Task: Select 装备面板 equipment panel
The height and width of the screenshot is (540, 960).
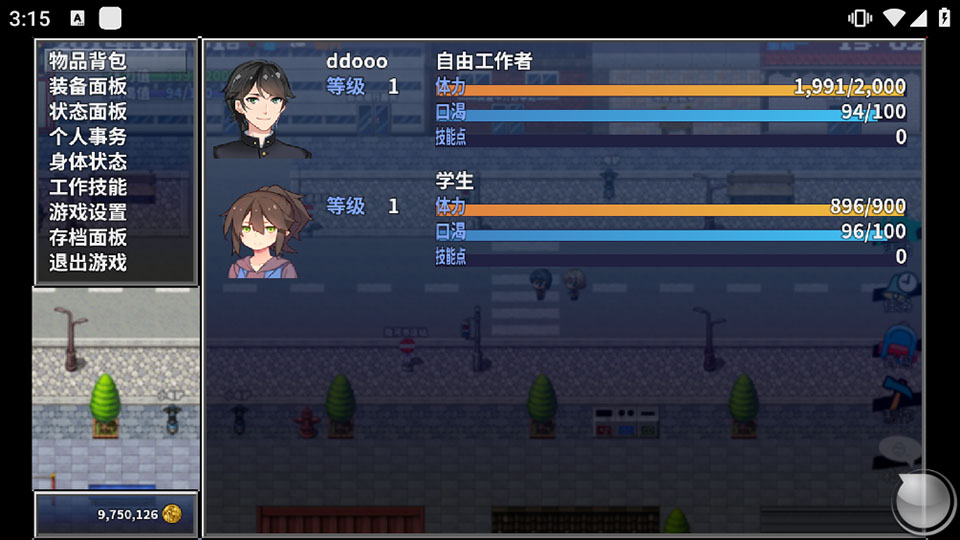Action: 89,86
